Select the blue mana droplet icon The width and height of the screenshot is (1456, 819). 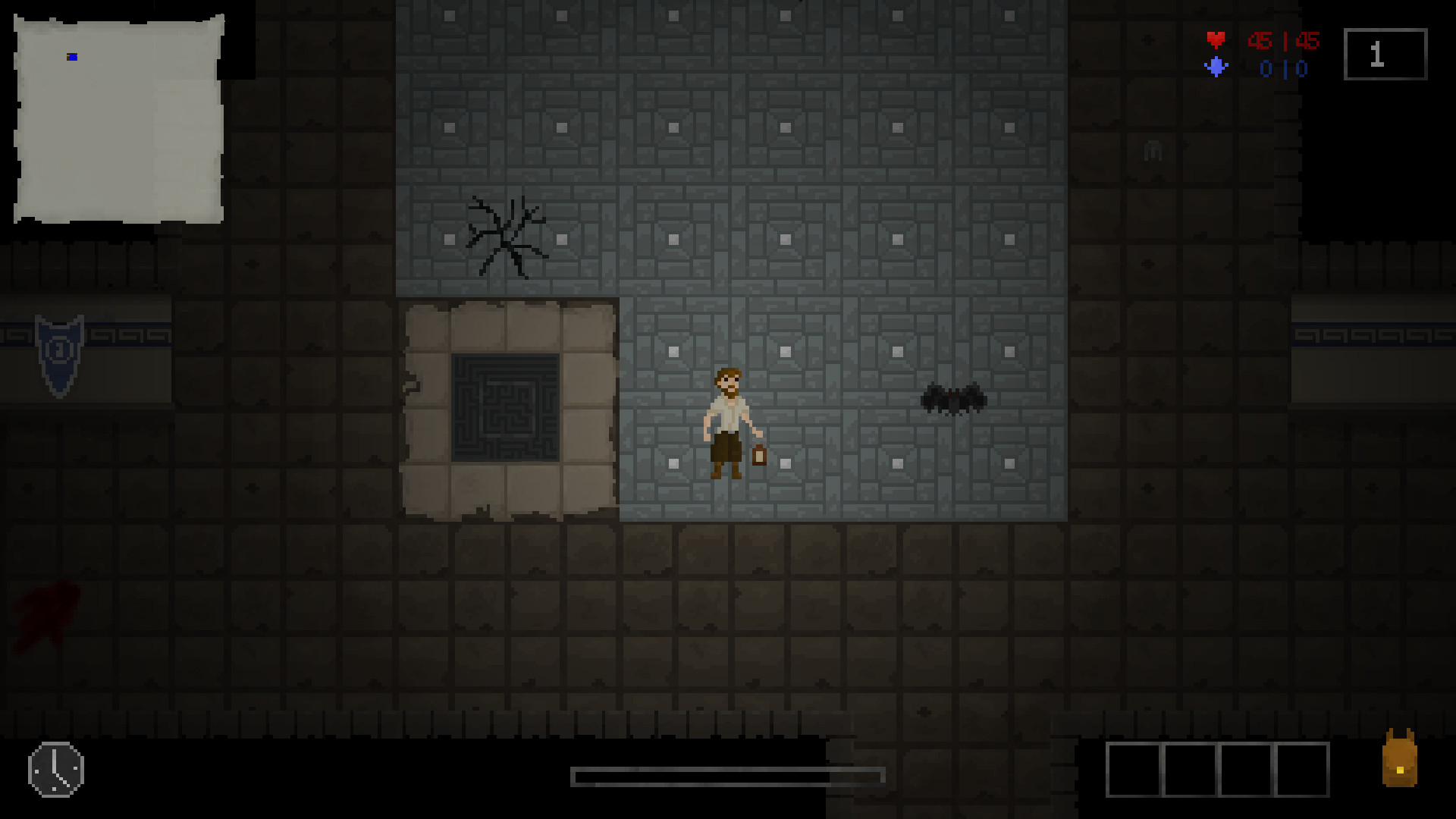pyautogui.click(x=1216, y=67)
